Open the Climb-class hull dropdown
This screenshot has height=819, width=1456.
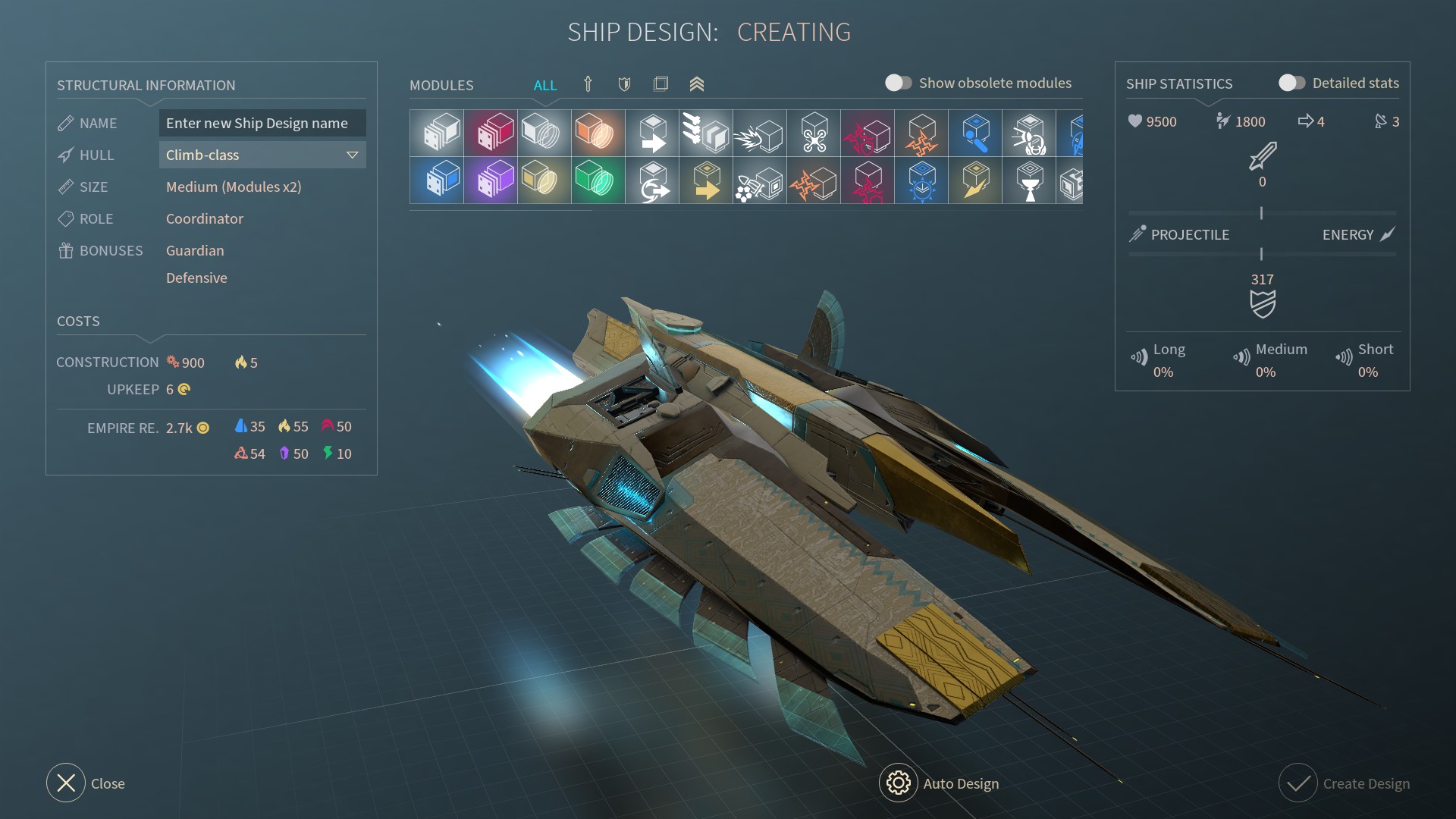pyautogui.click(x=262, y=155)
